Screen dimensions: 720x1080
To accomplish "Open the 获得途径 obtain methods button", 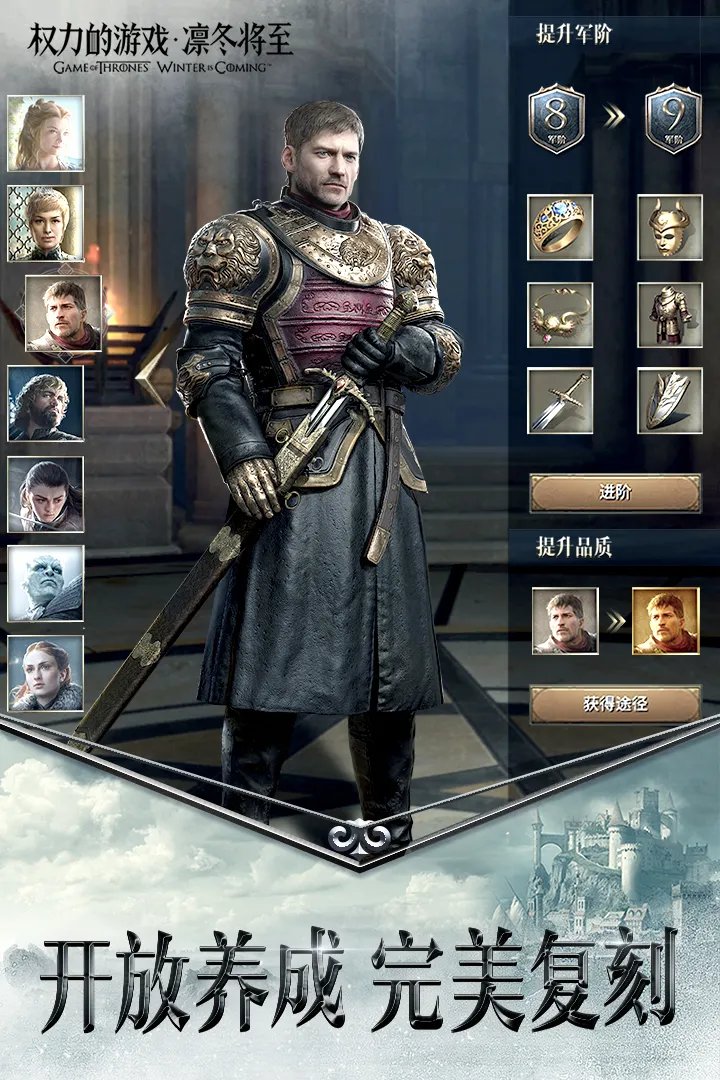I will (x=614, y=704).
